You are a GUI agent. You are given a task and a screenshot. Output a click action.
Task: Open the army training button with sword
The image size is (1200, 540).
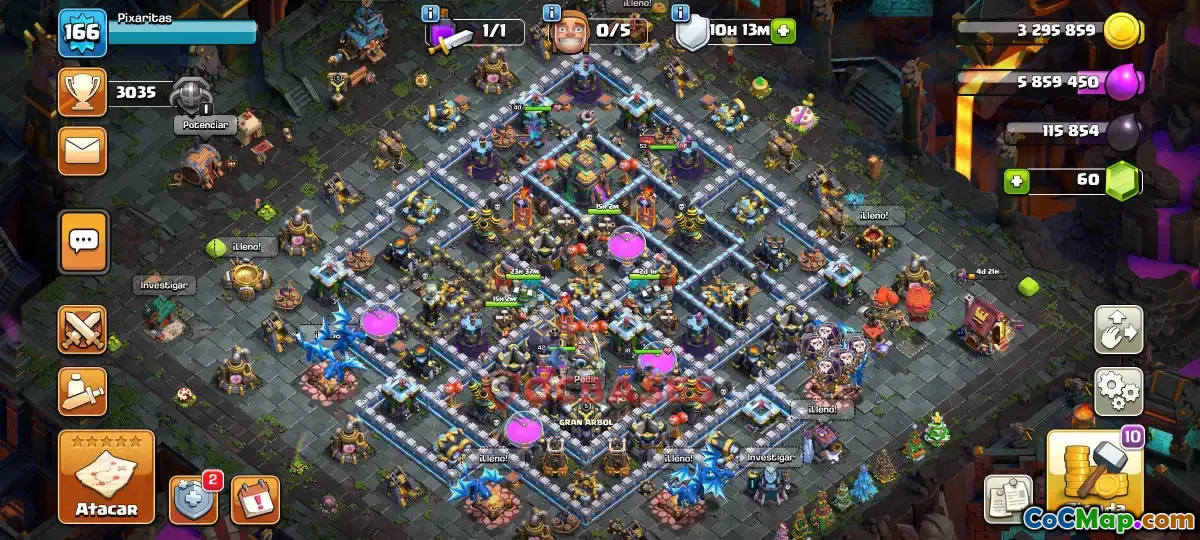click(83, 391)
